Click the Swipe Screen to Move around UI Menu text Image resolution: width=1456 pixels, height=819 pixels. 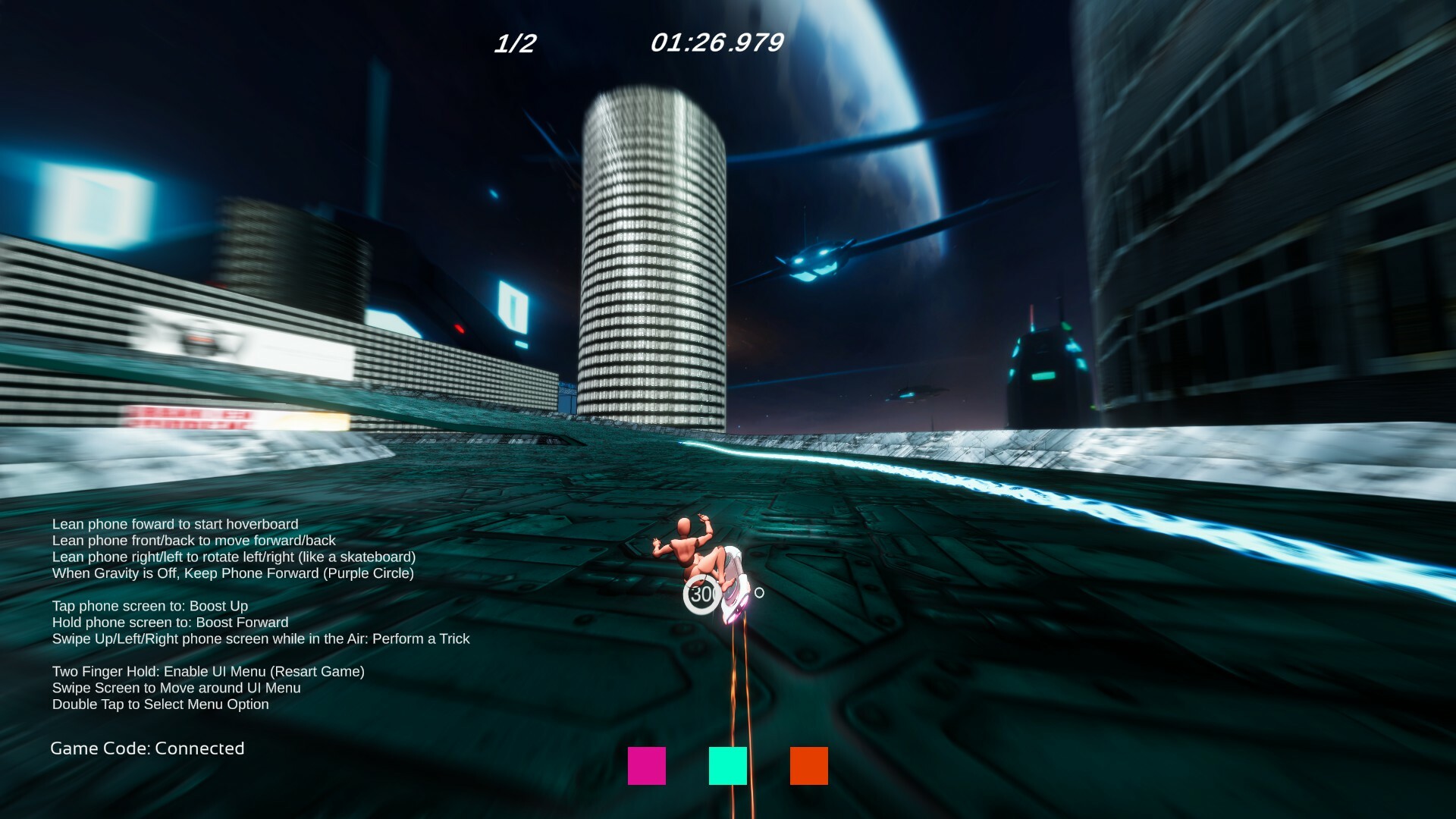176,688
